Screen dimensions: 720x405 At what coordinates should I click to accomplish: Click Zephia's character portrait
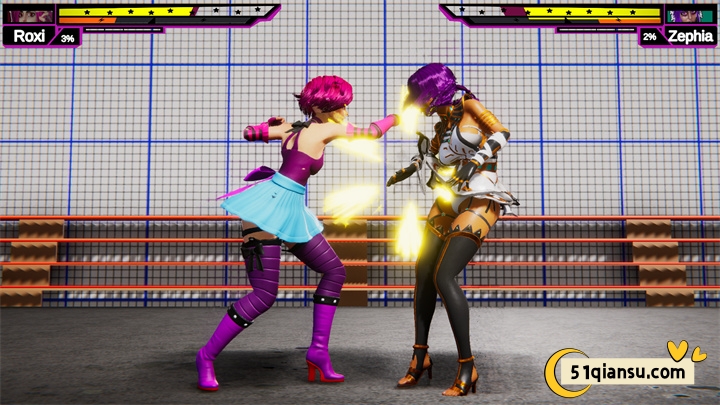(x=688, y=15)
